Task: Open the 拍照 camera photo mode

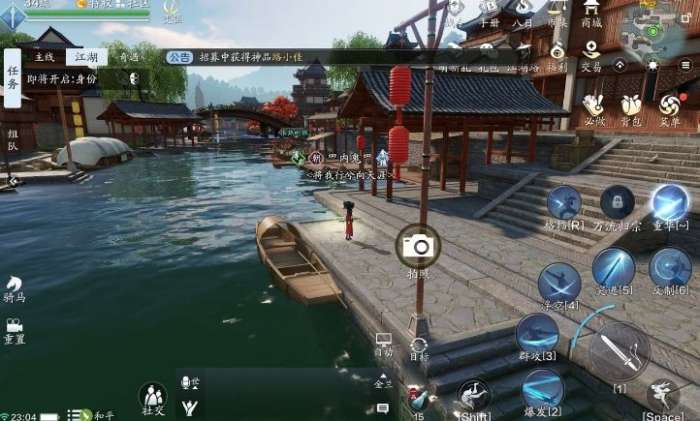Action: (418, 246)
